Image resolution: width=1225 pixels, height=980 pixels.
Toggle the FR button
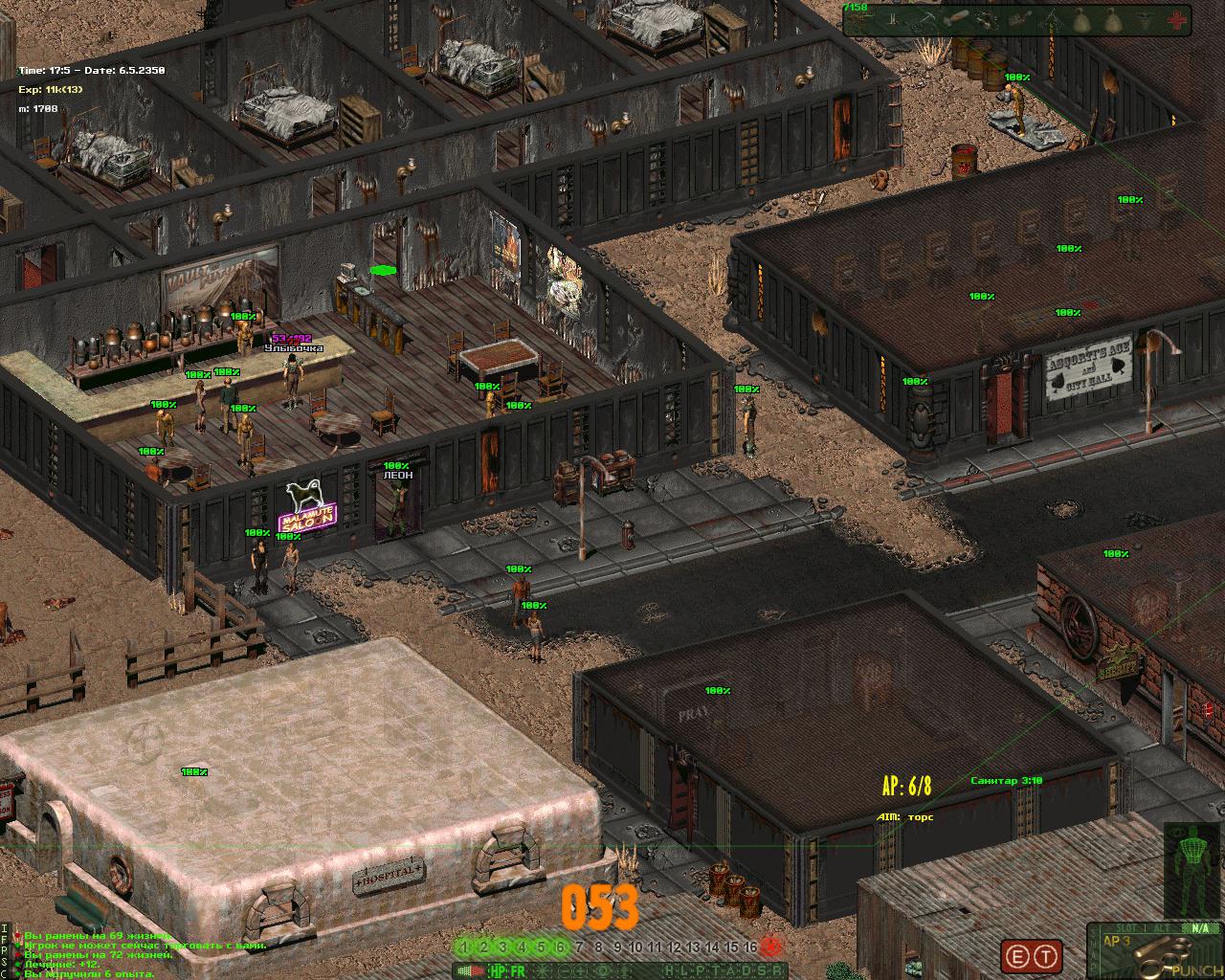click(x=517, y=970)
